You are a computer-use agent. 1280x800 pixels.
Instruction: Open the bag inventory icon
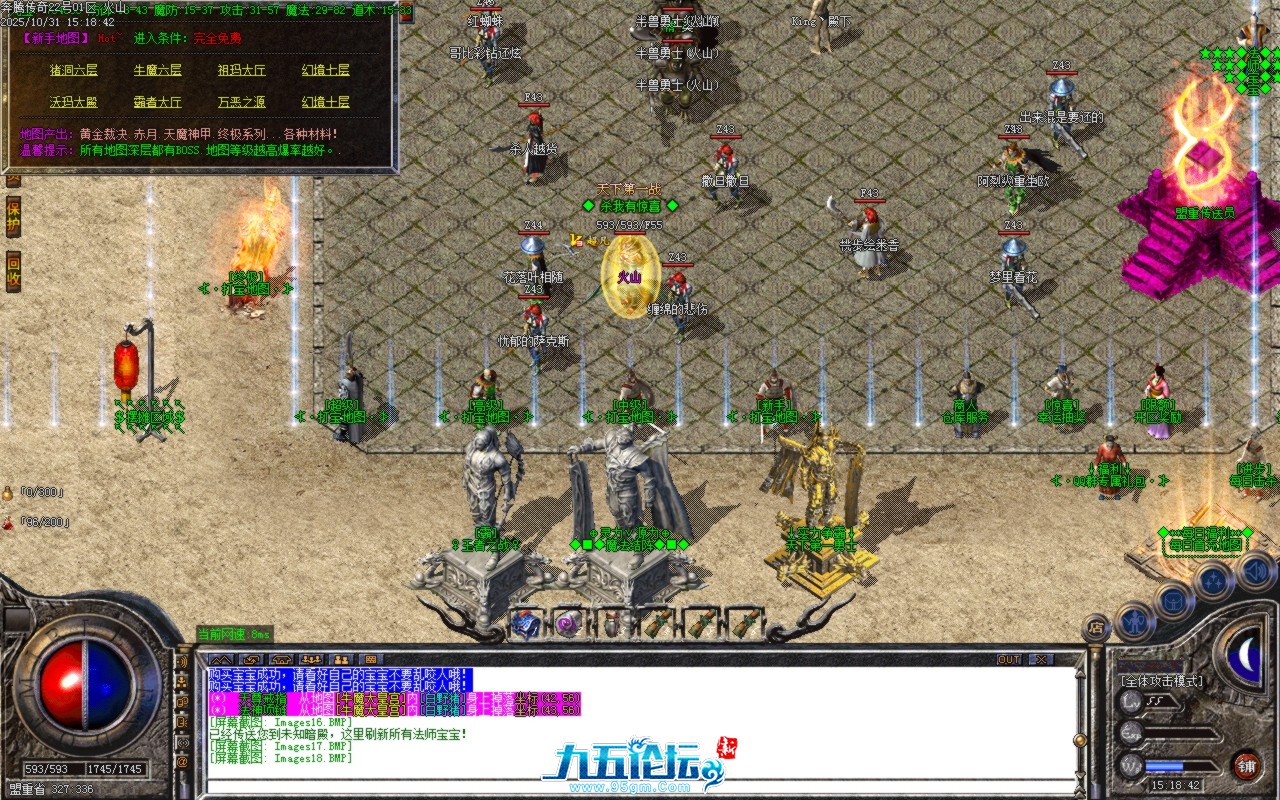[x=1173, y=602]
